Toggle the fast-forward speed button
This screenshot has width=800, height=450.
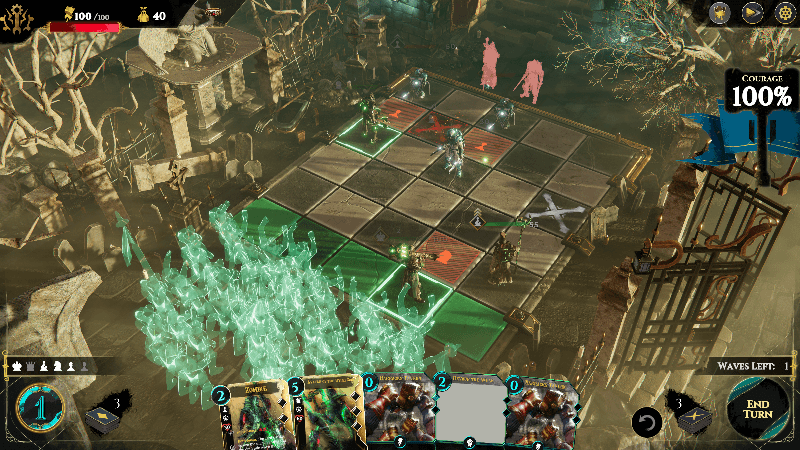753,12
